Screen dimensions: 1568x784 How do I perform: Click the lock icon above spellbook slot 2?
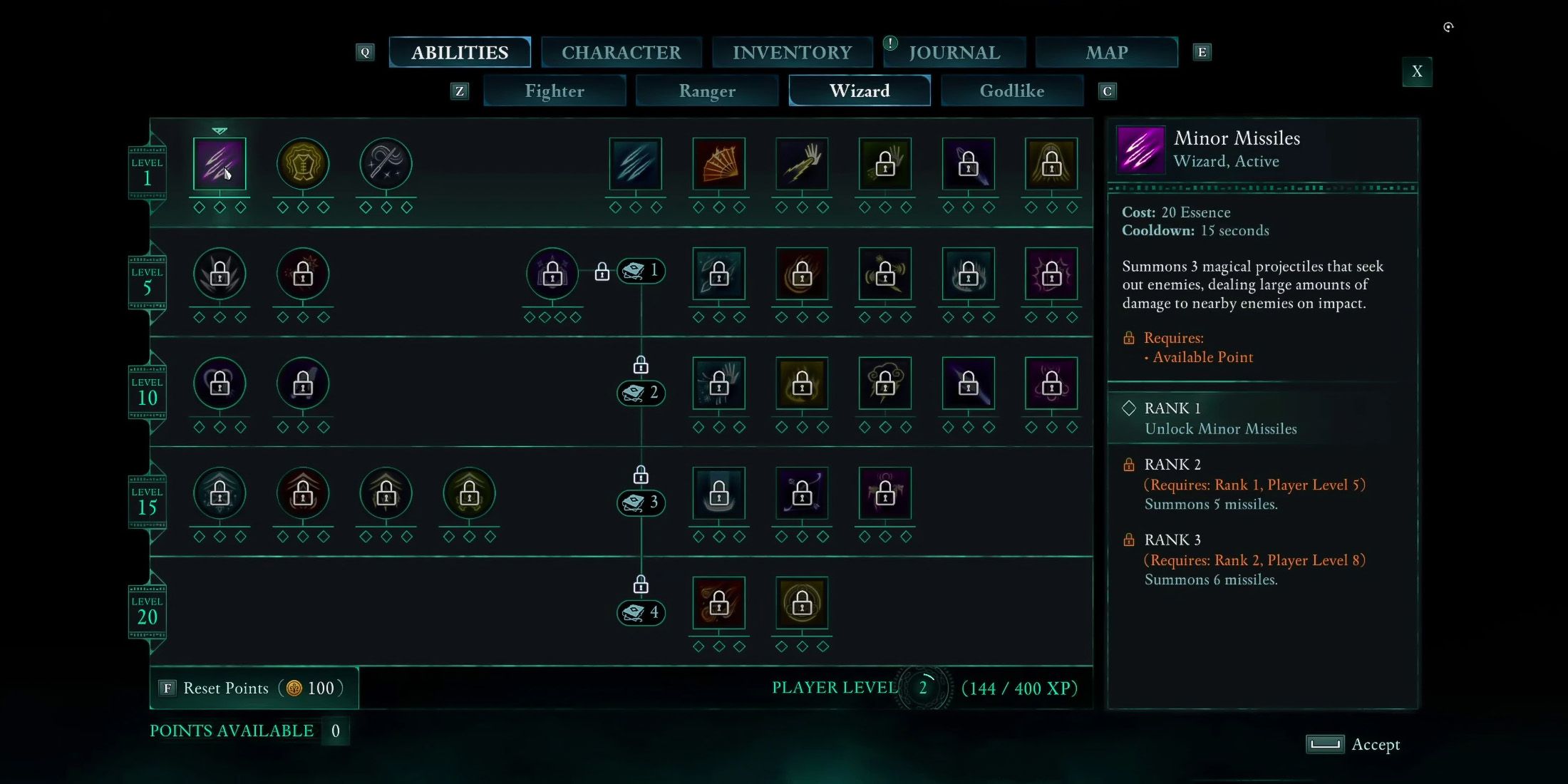pyautogui.click(x=639, y=365)
